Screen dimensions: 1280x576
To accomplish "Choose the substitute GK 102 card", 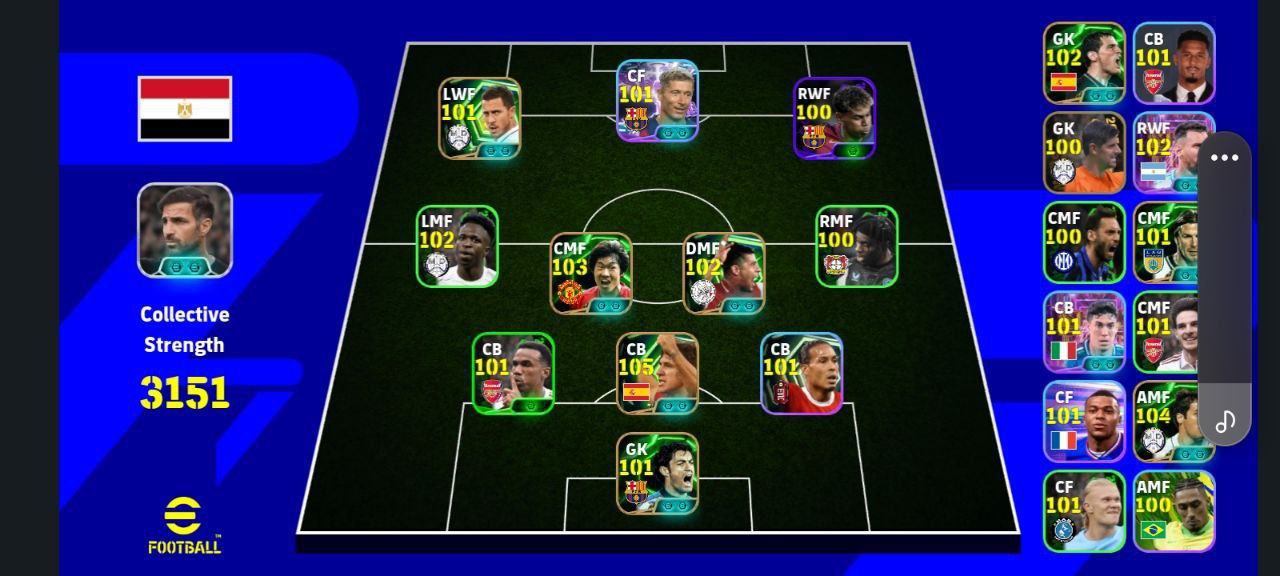I will (x=1084, y=63).
